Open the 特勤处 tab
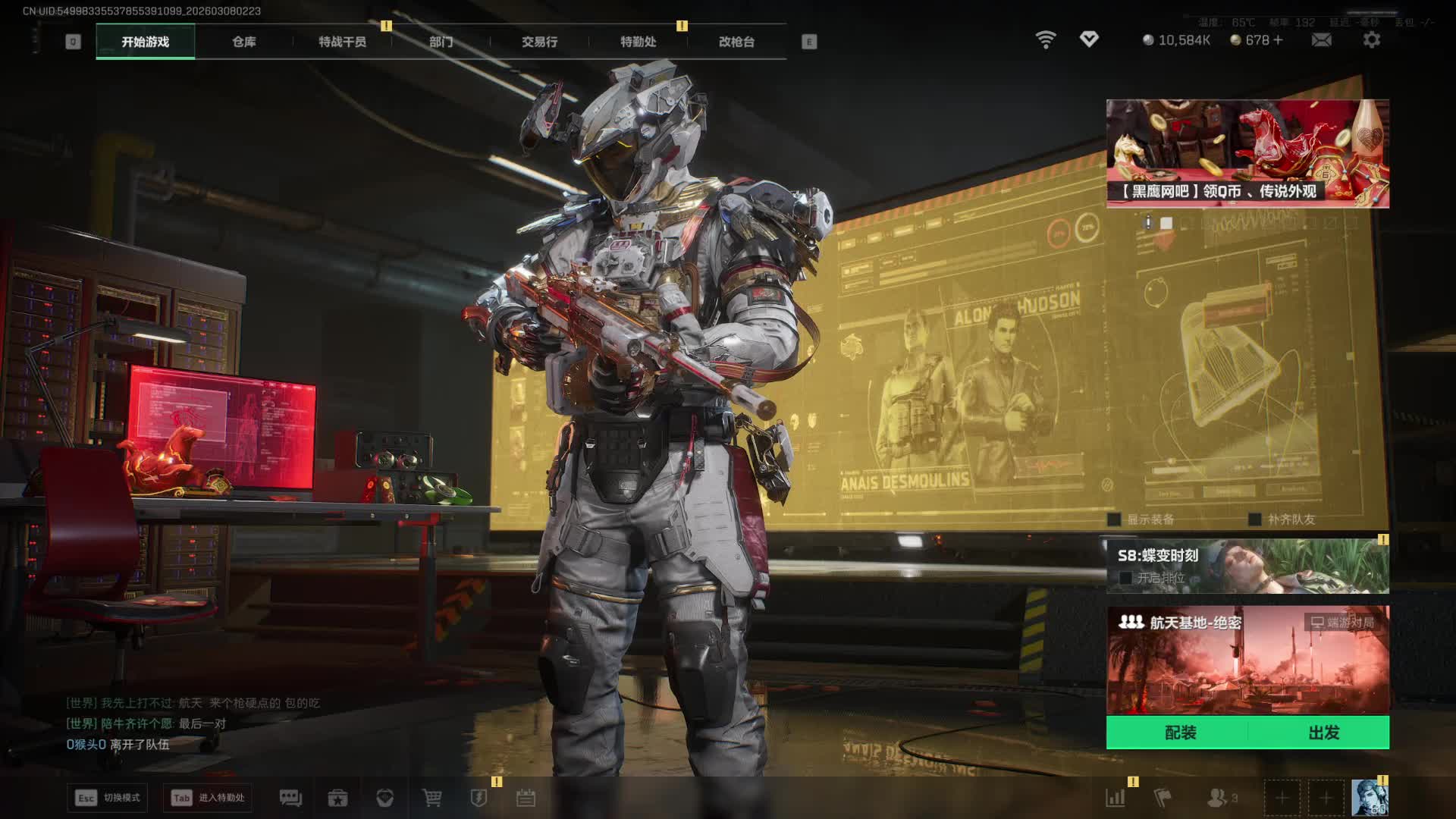This screenshot has width=1456, height=819. [638, 42]
